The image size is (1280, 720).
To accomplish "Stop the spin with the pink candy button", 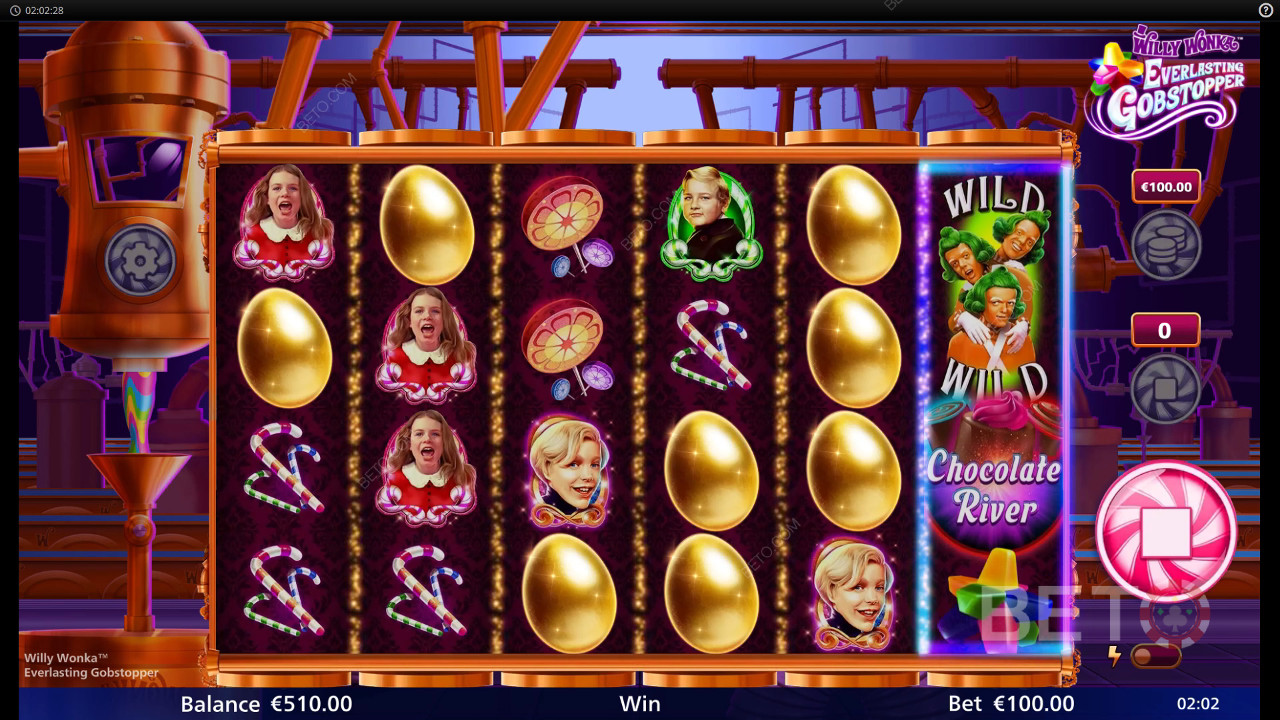I will [1166, 530].
